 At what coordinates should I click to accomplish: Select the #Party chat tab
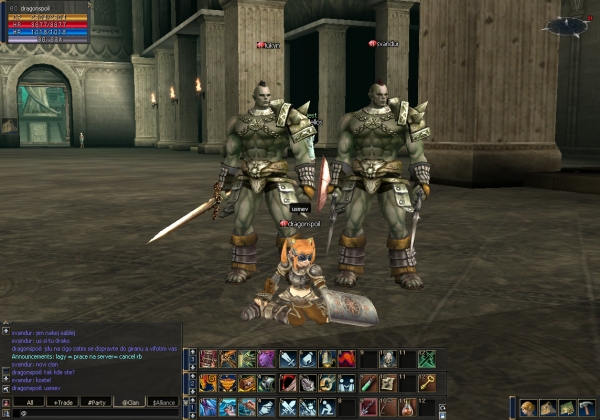97,402
